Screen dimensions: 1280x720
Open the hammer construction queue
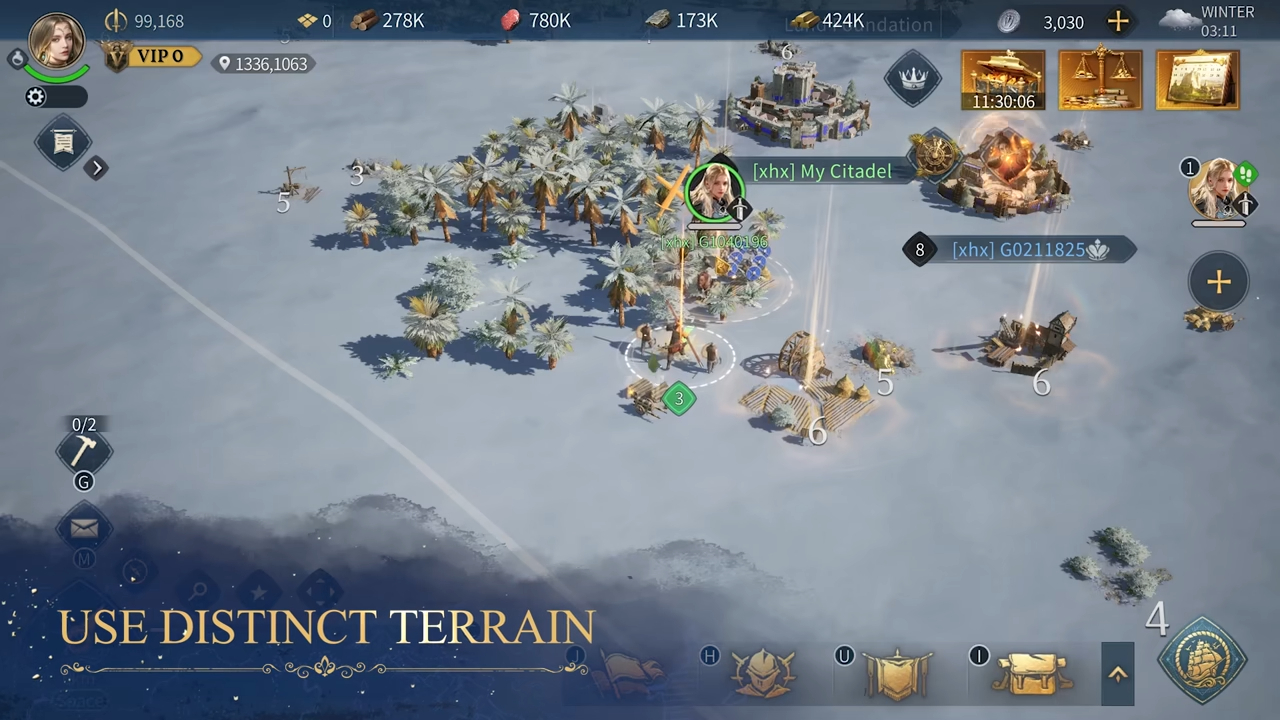[x=83, y=451]
